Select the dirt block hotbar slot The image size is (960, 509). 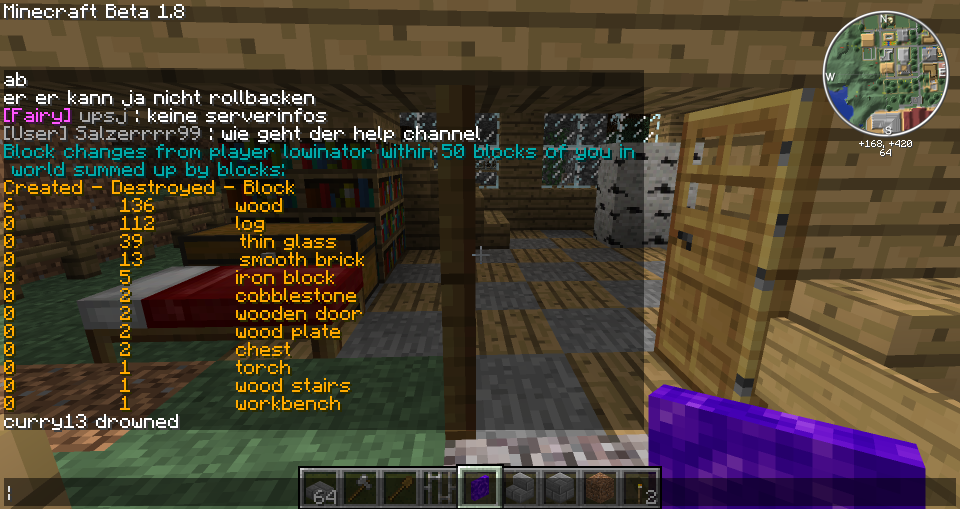pyautogui.click(x=599, y=487)
